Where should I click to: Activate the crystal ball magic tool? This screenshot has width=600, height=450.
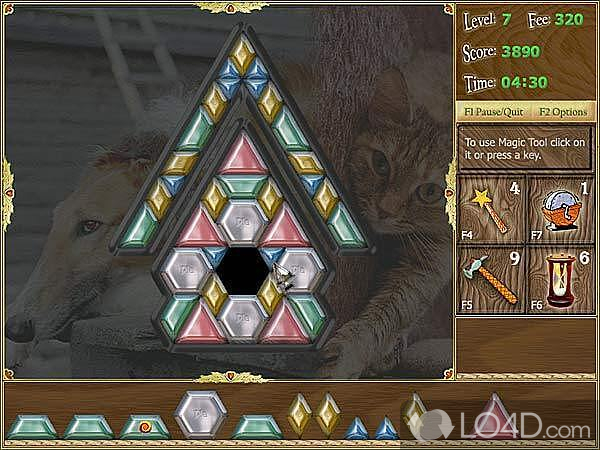(x=557, y=208)
